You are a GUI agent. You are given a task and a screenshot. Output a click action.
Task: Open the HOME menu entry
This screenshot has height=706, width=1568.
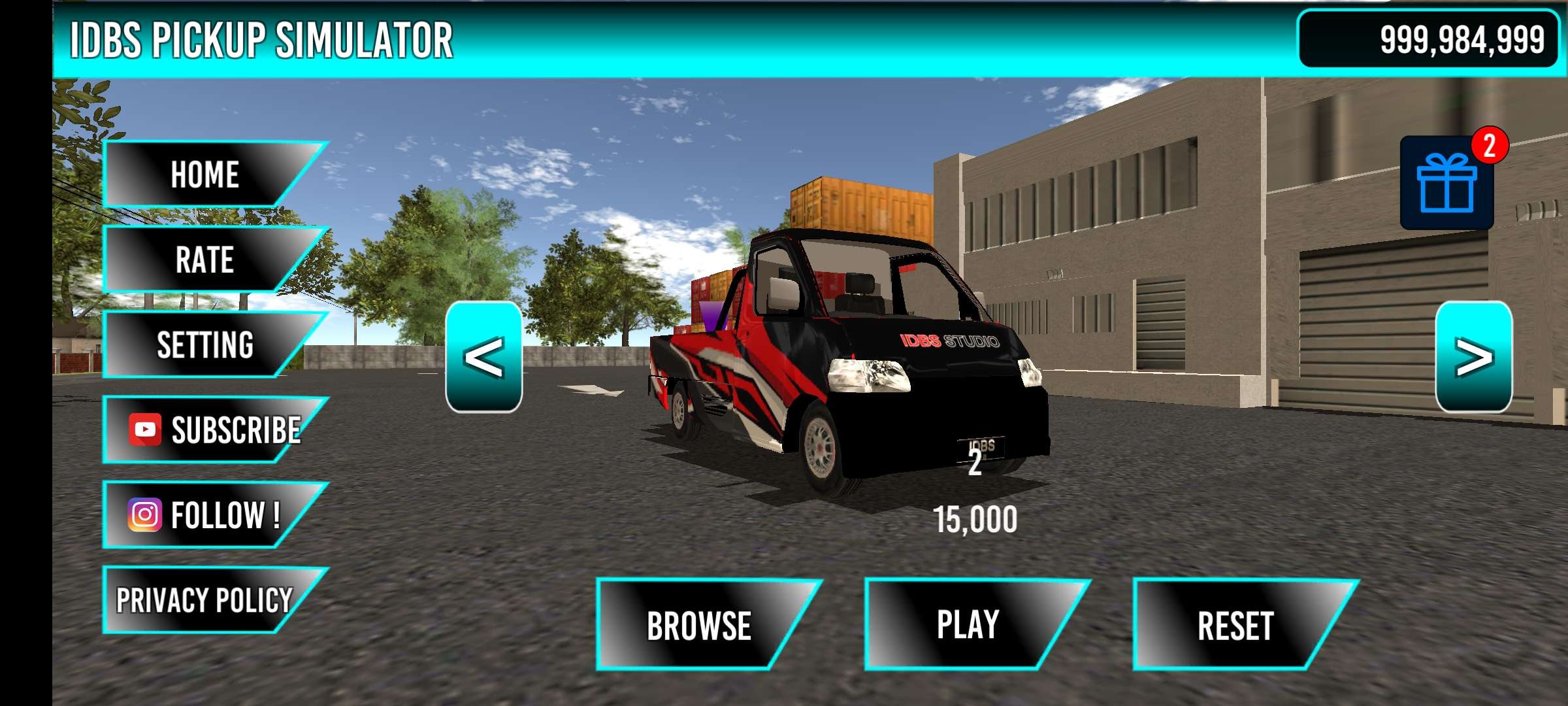tap(204, 175)
